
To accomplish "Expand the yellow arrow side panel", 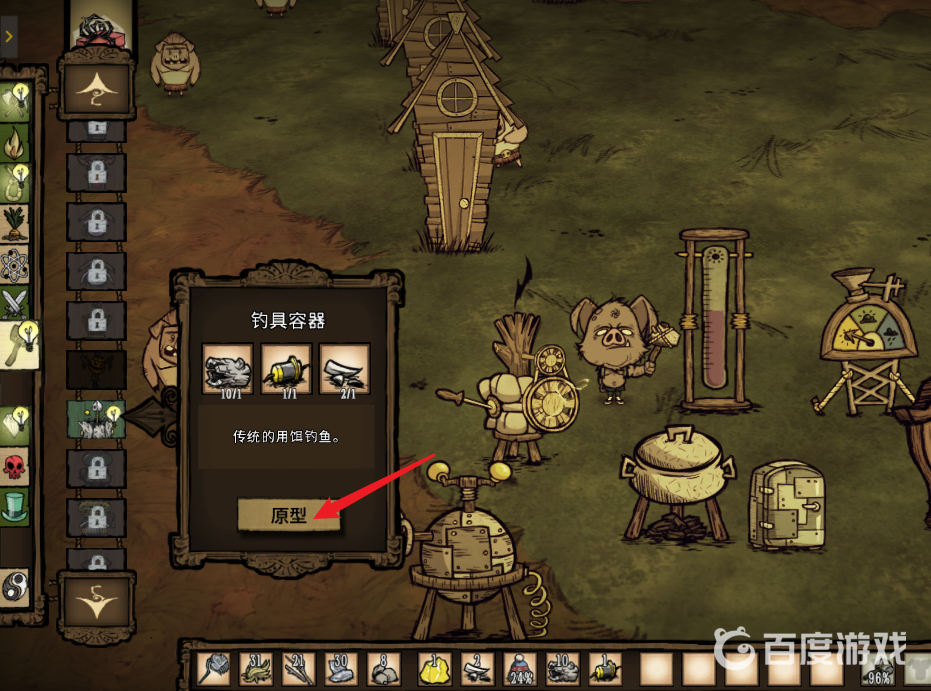I will [8, 36].
